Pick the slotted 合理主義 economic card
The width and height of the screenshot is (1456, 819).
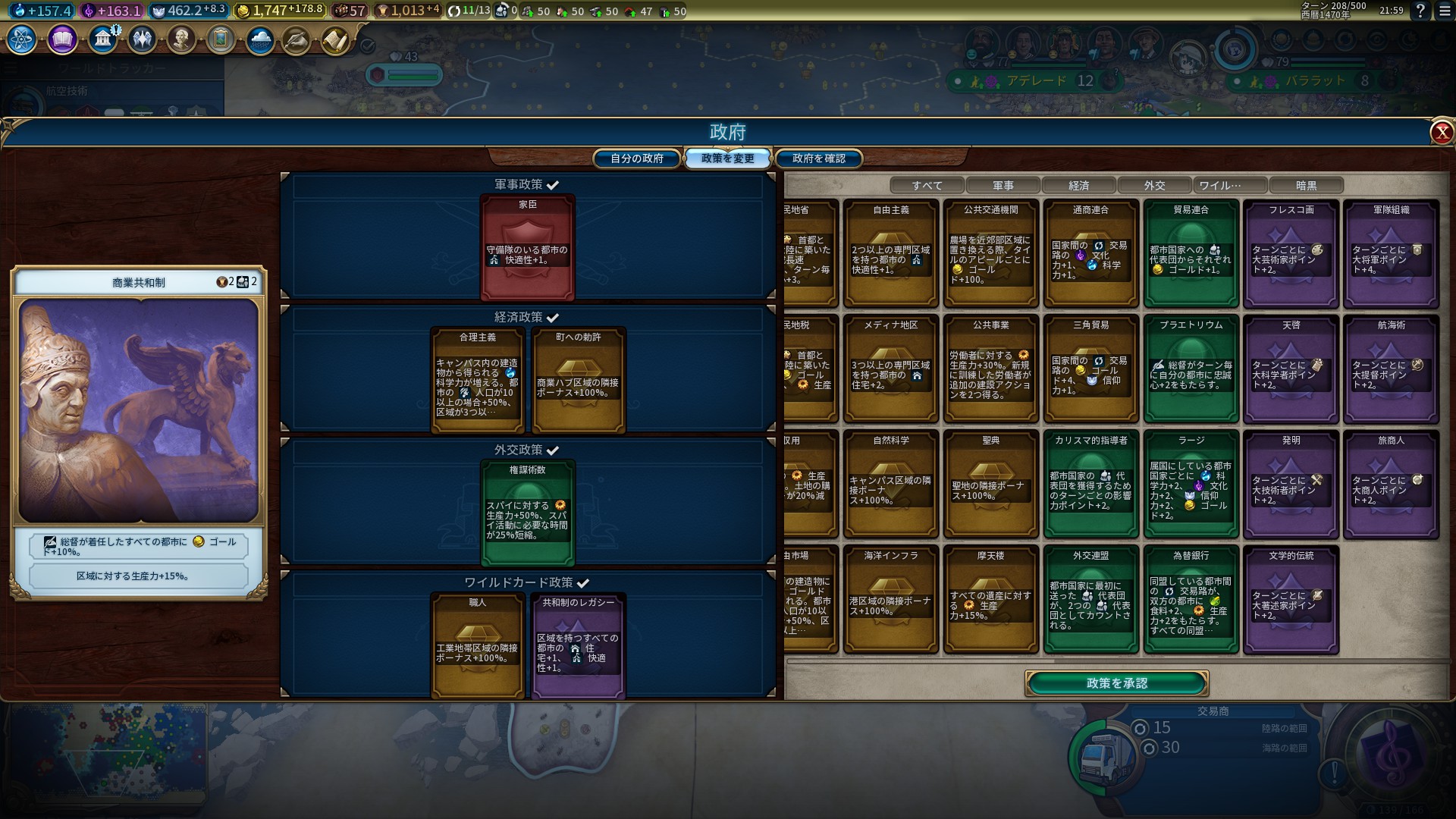point(478,380)
